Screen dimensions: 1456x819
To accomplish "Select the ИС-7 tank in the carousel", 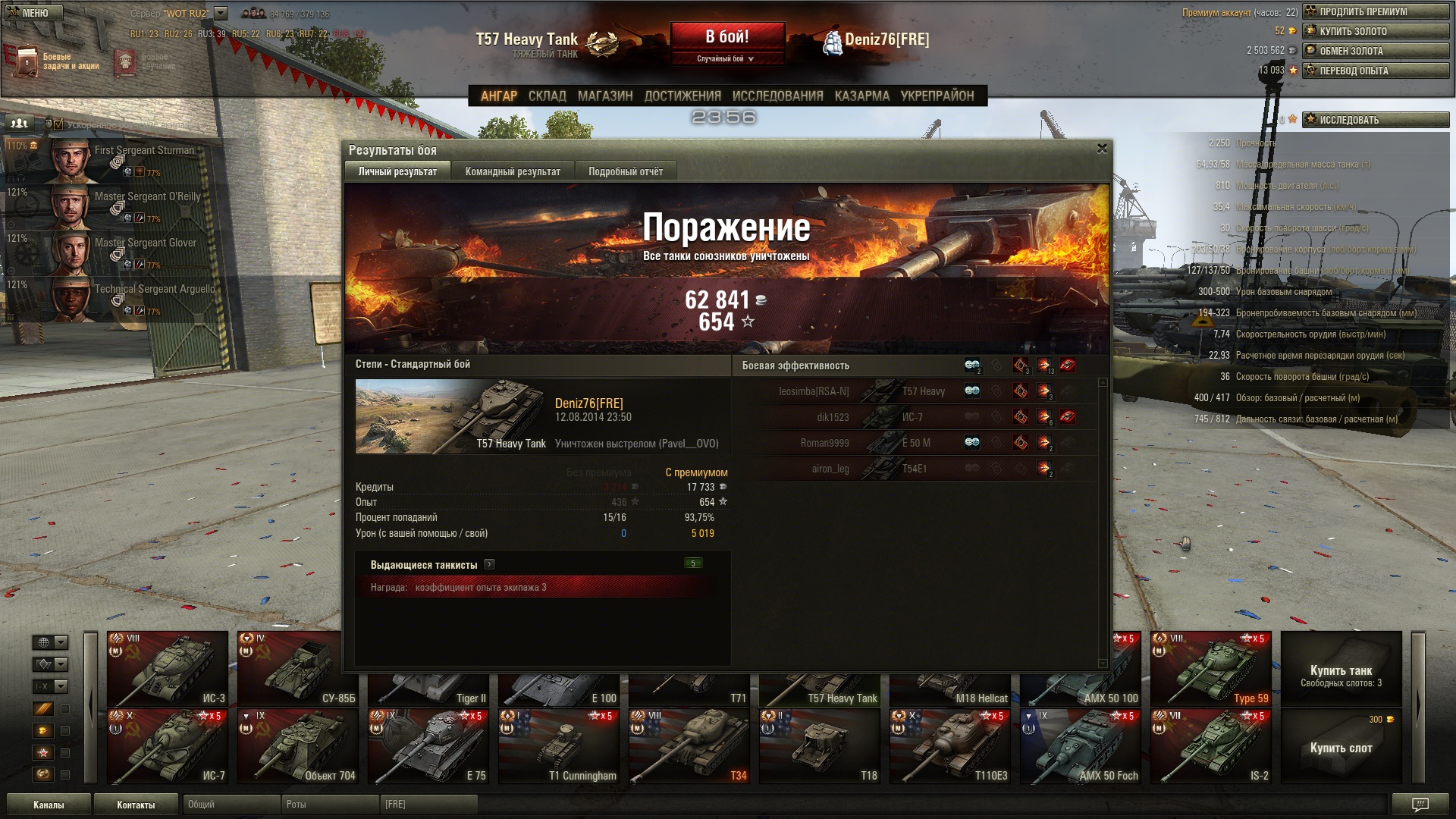I will [168, 746].
